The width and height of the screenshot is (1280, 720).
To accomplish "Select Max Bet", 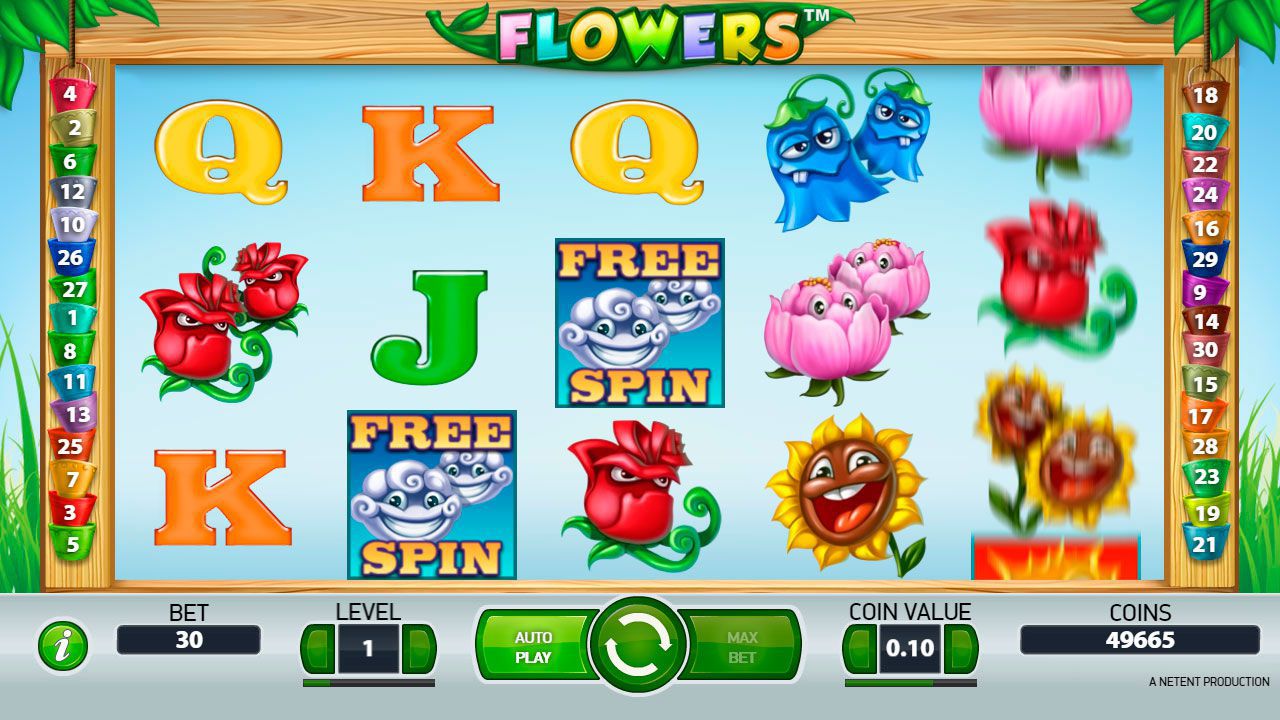I will (x=742, y=647).
